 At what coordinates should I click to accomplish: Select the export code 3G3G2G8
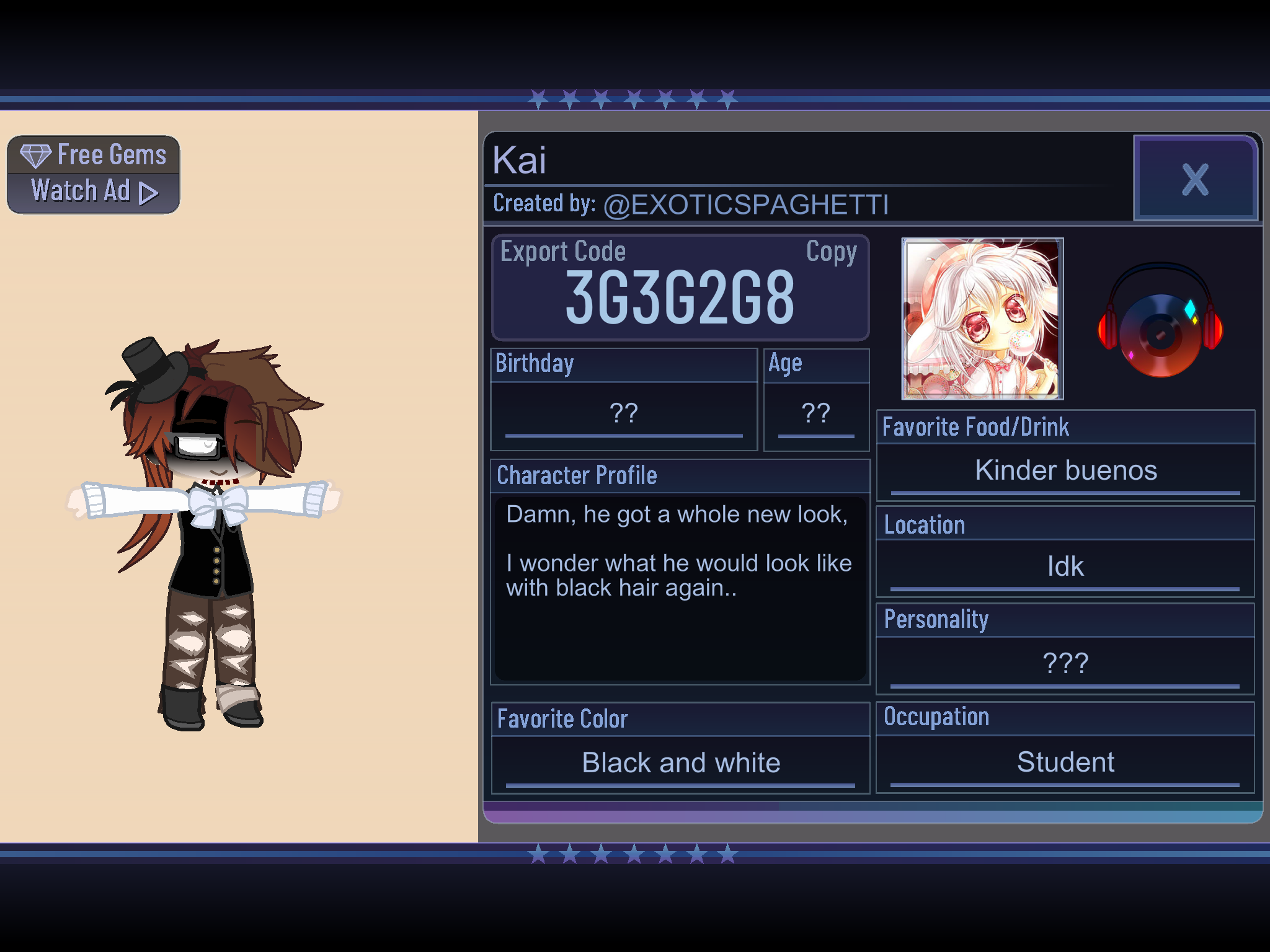680,298
